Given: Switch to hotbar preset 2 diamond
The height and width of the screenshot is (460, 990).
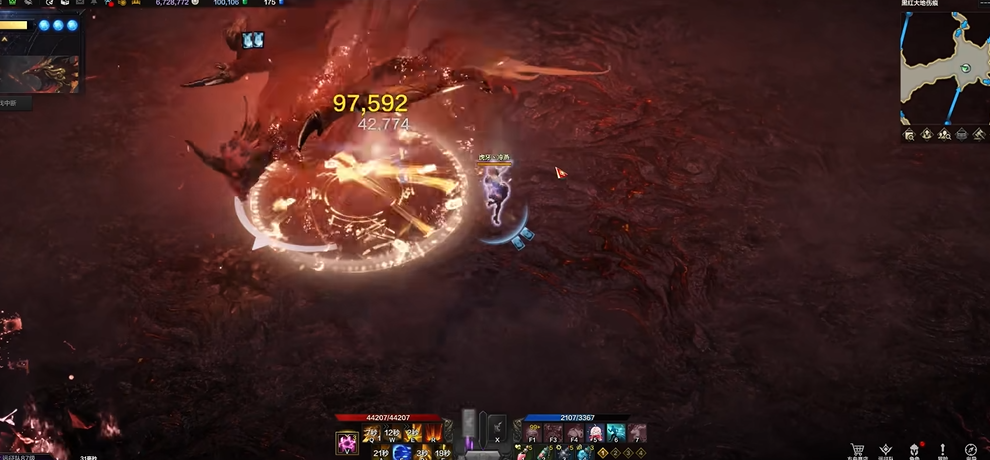Looking at the screenshot, I should pos(617,453).
